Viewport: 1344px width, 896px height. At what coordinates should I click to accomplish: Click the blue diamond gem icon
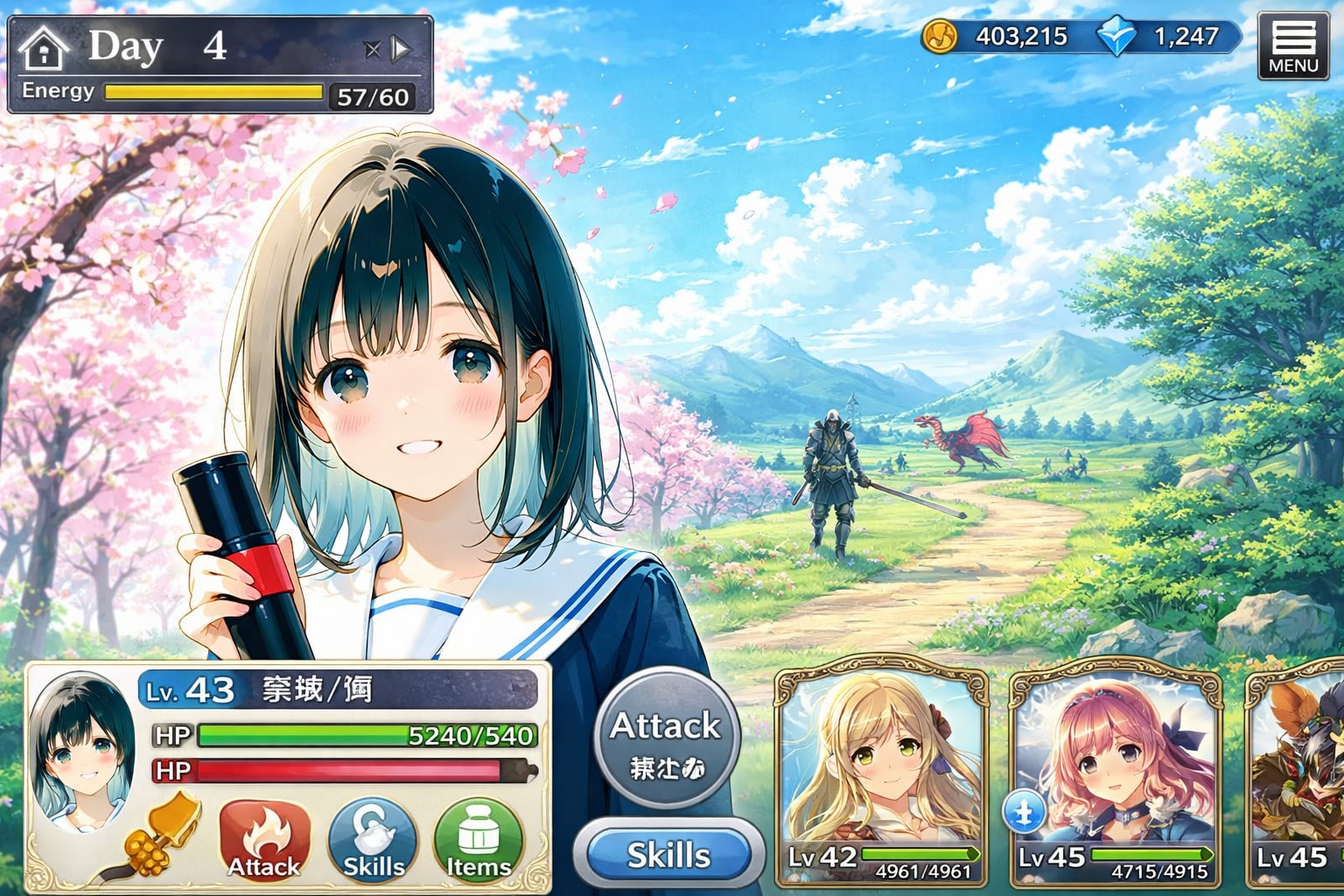coord(1116,37)
